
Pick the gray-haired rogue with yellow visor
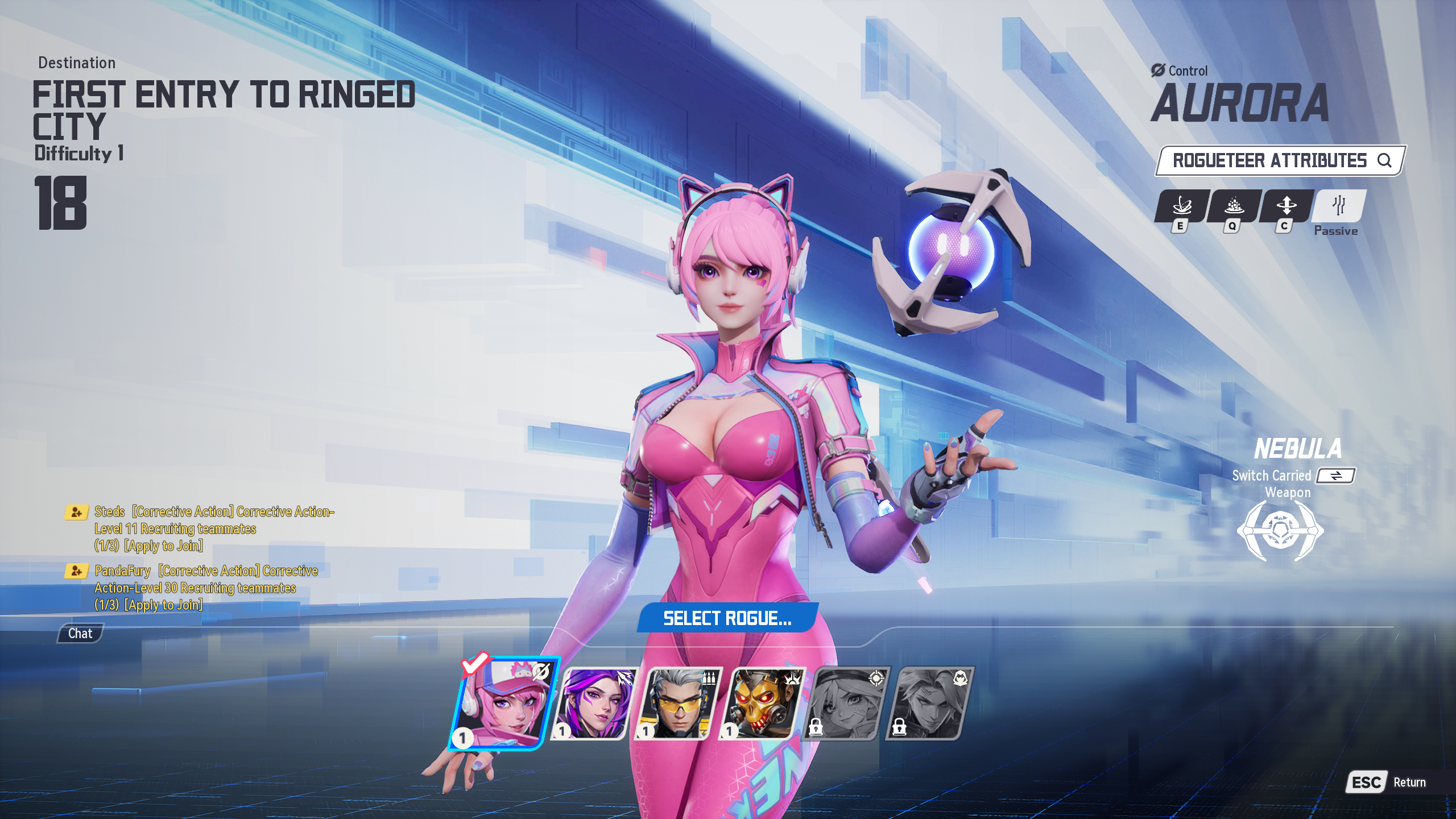(x=678, y=704)
